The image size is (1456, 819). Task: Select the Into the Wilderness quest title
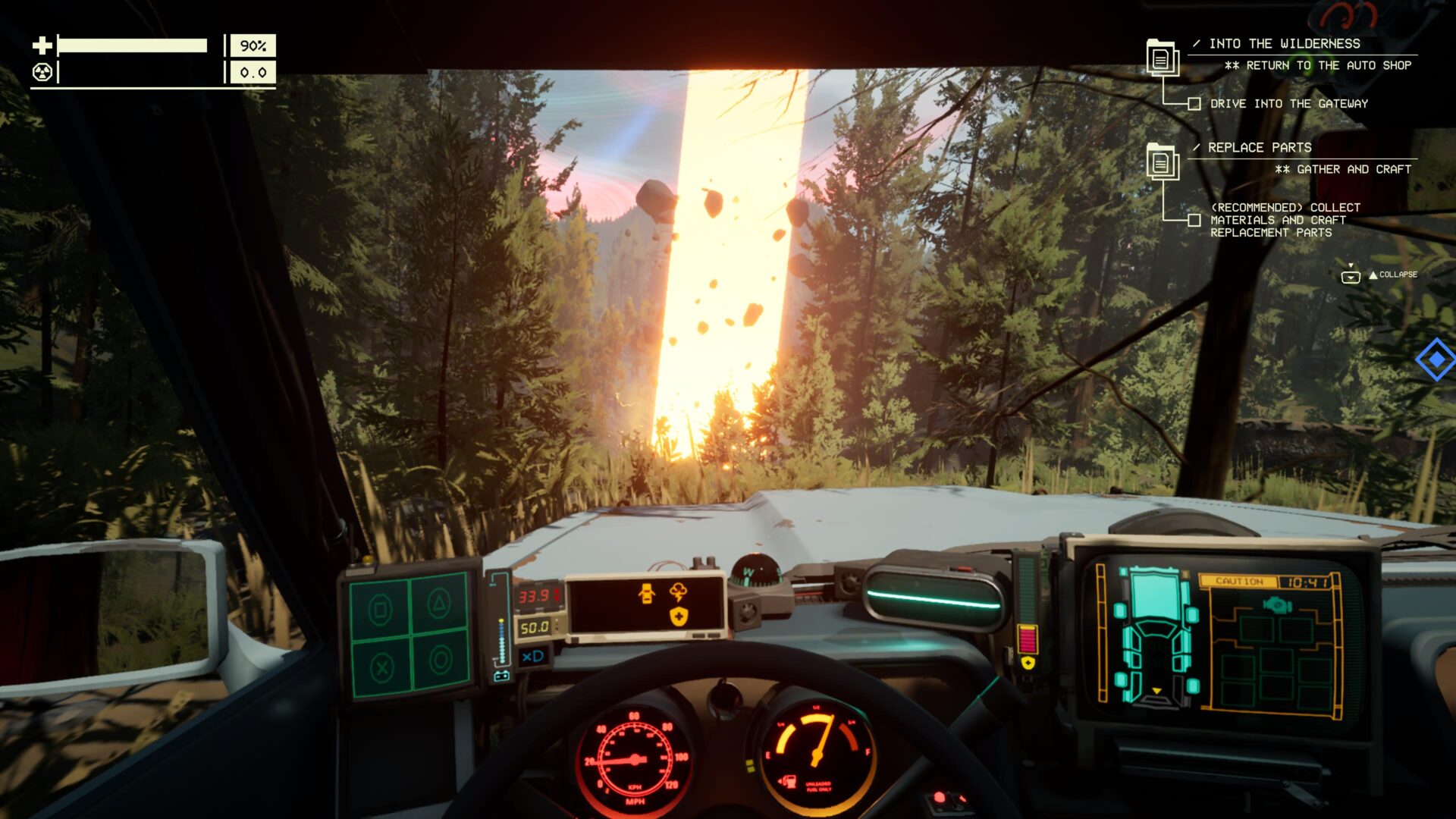(1284, 44)
